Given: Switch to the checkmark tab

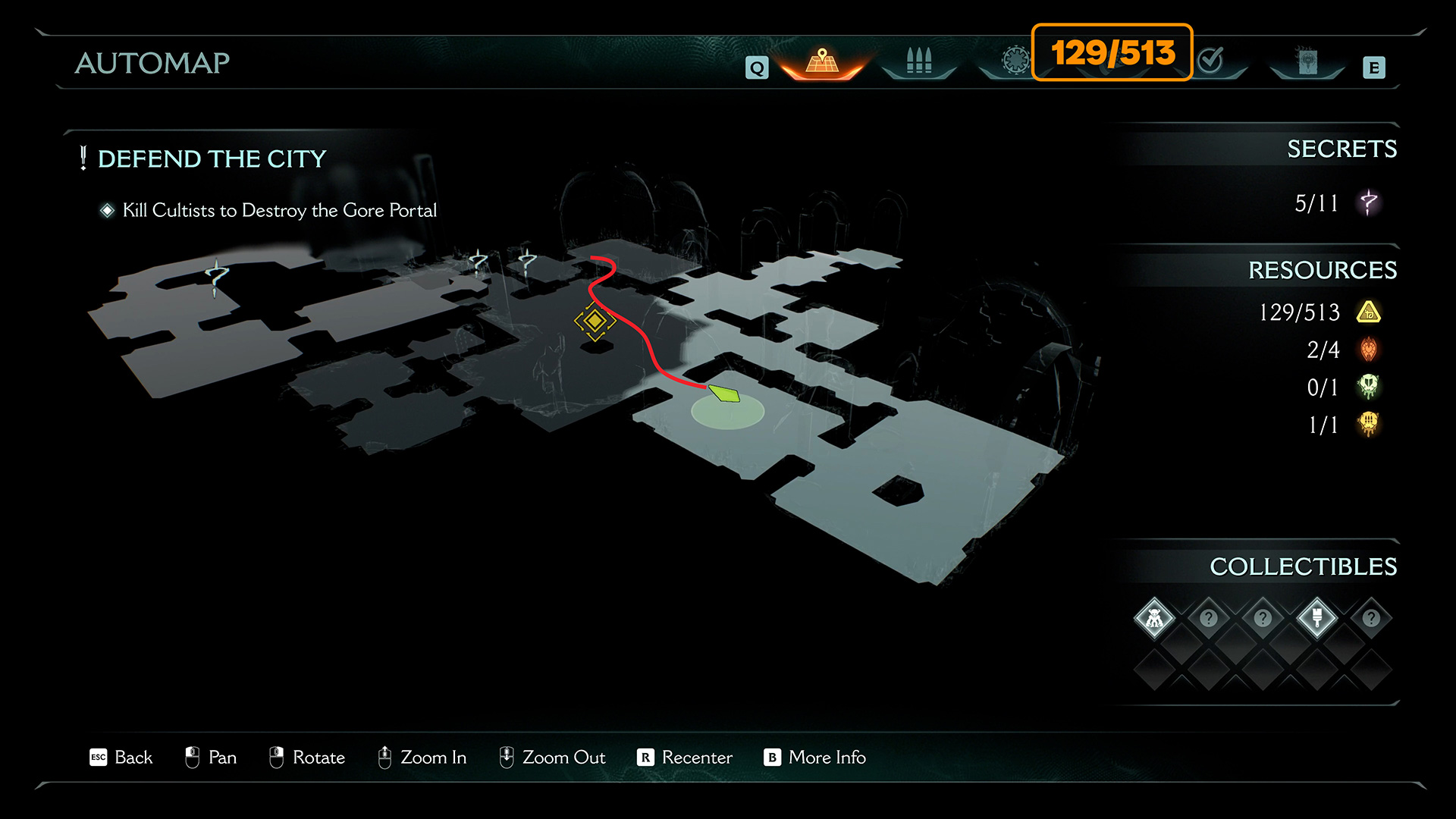Looking at the screenshot, I should (1211, 60).
